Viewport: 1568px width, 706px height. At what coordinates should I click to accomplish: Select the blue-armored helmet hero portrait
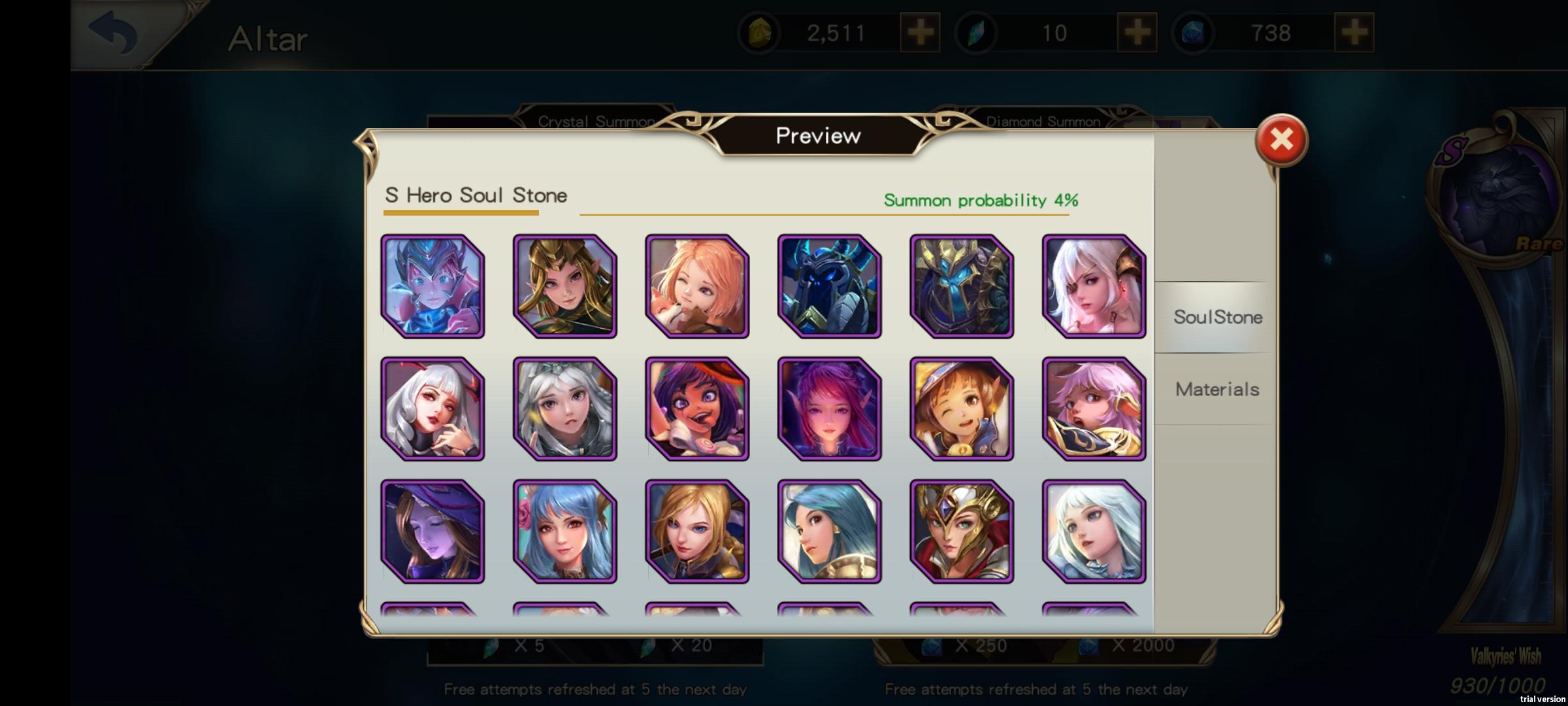[830, 284]
